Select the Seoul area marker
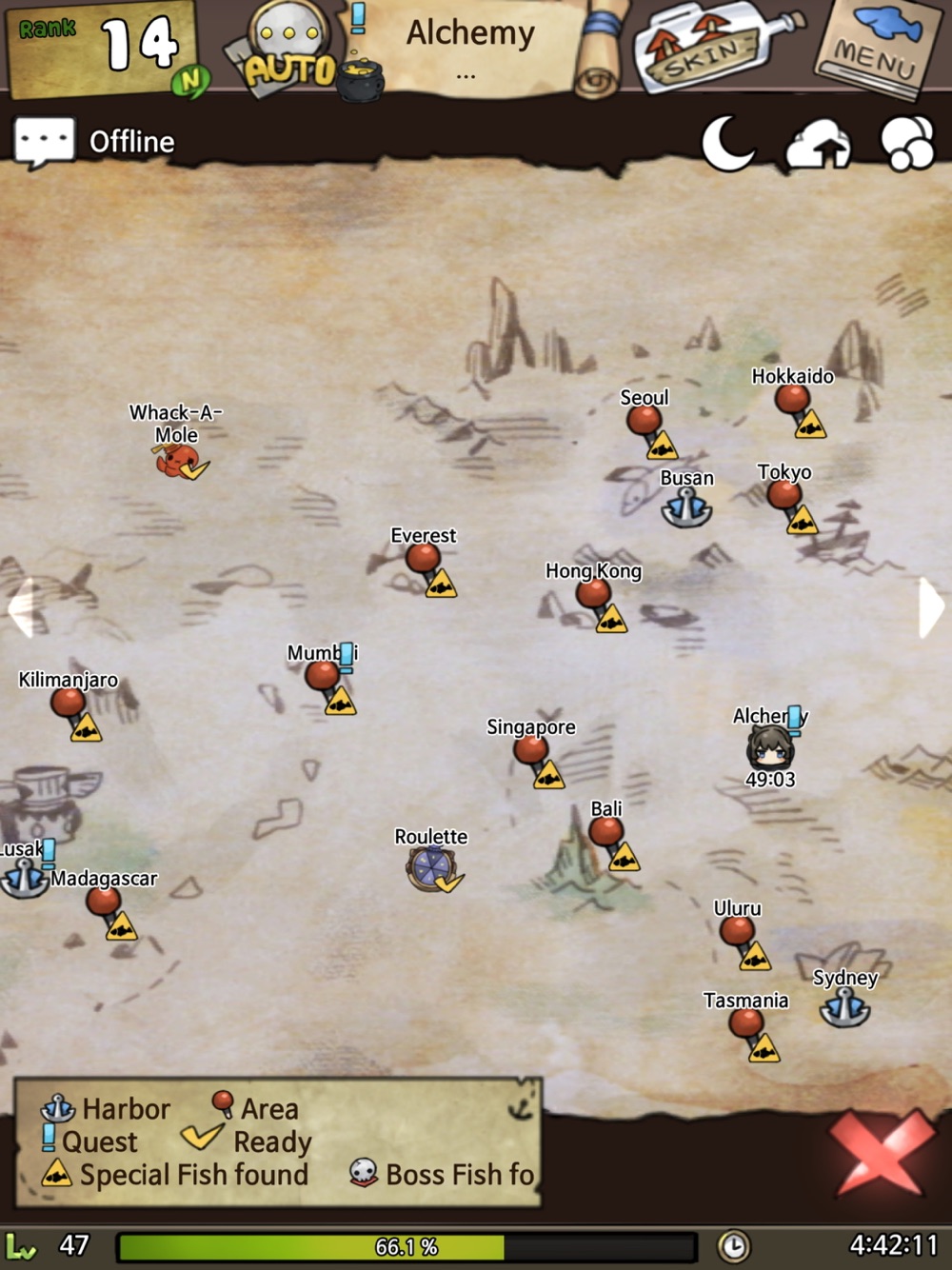The height and width of the screenshot is (1270, 952). [x=645, y=420]
